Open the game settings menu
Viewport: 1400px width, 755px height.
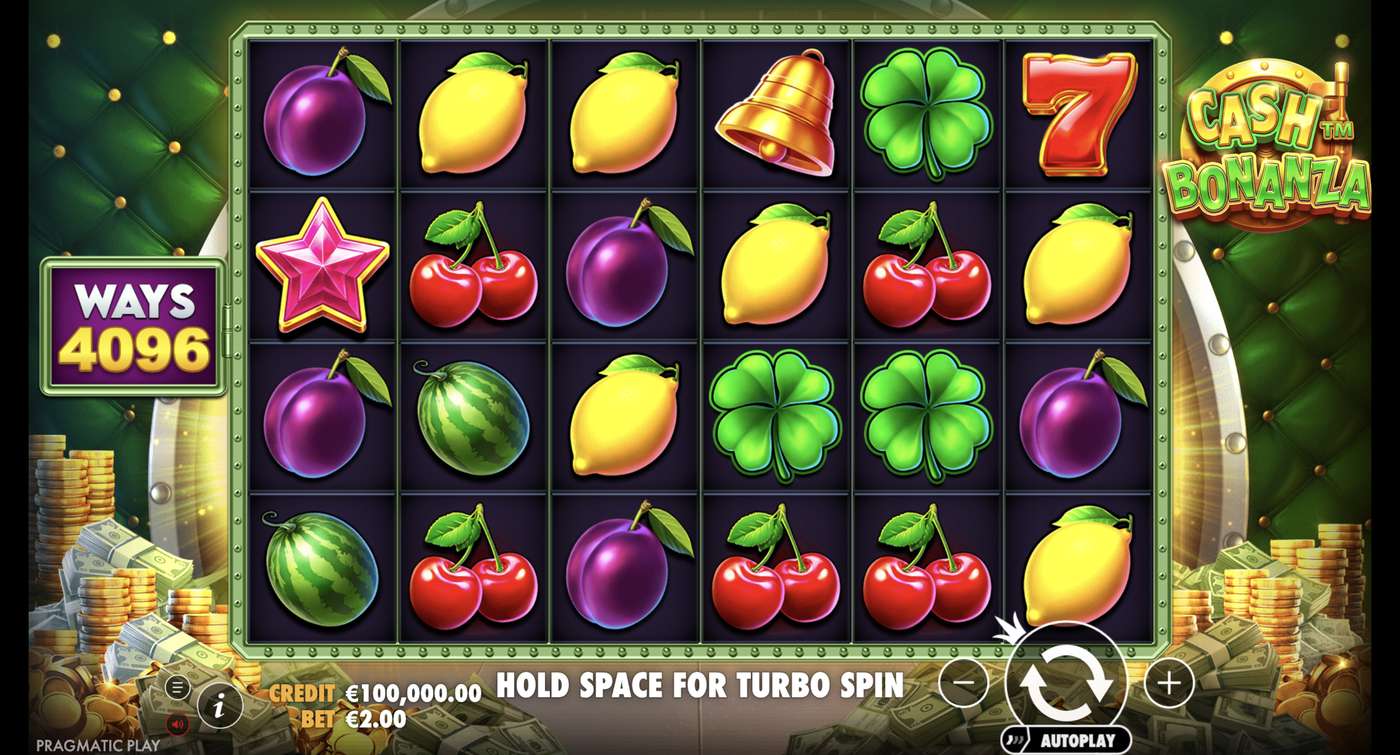tap(180, 687)
